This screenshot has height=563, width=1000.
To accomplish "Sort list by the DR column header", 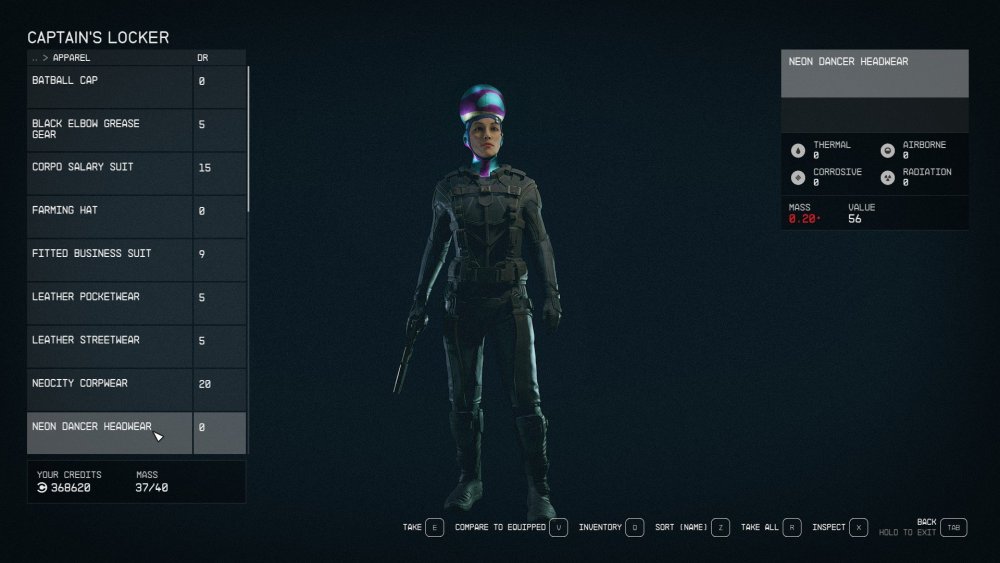I will click(203, 58).
